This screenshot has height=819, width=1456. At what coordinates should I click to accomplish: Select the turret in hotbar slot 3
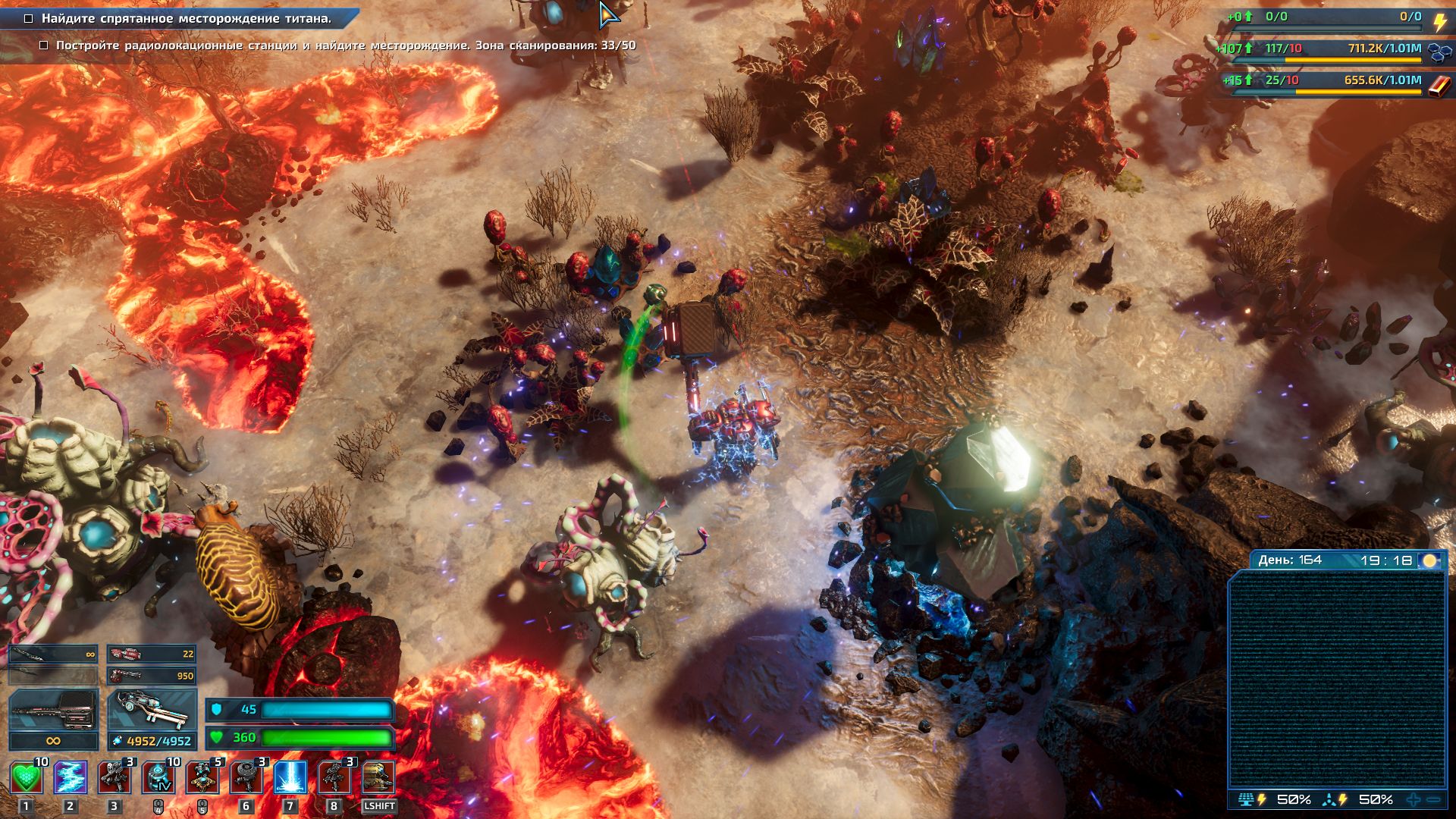coord(115,778)
